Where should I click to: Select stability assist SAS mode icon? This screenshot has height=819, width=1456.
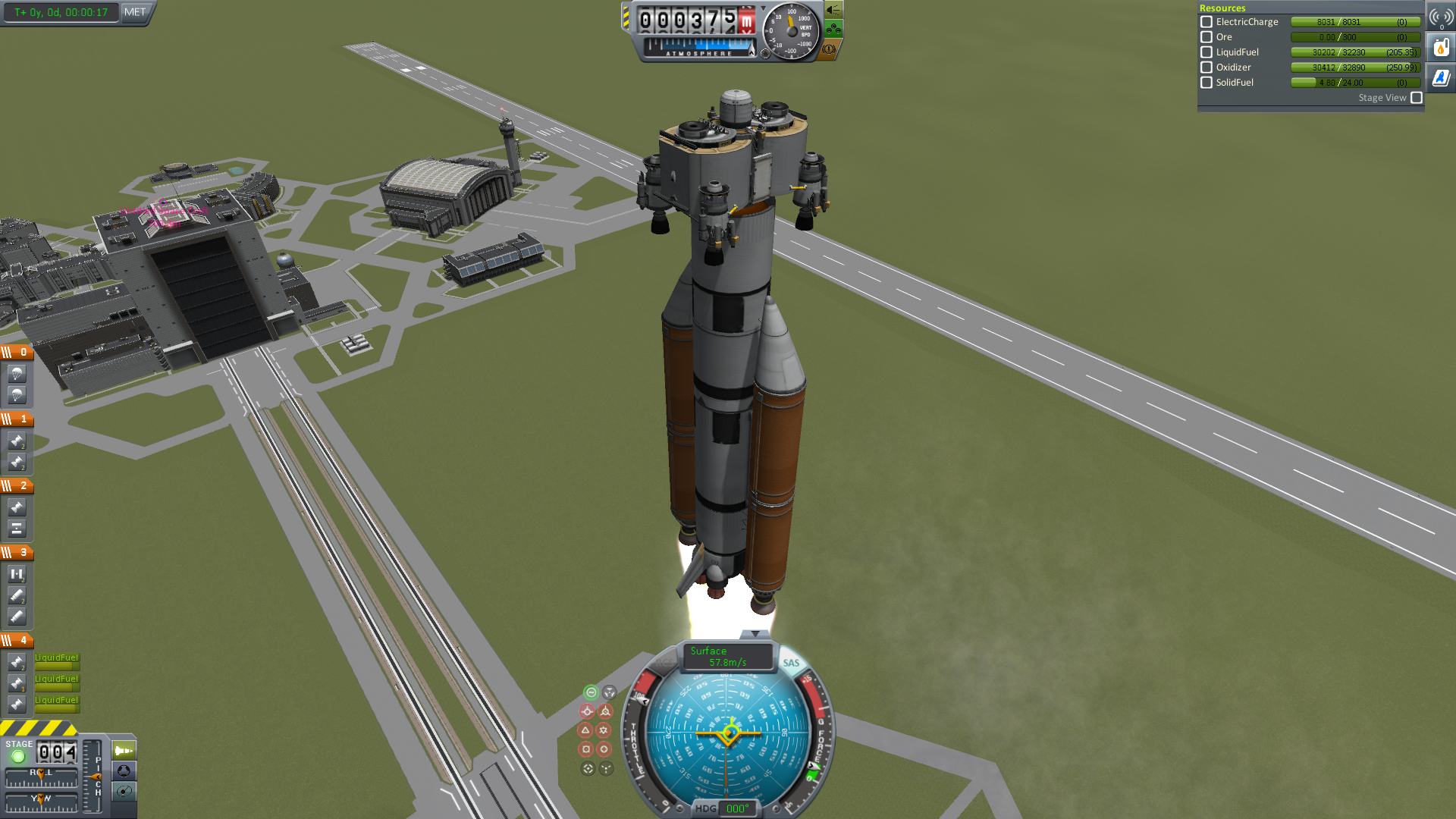591,692
